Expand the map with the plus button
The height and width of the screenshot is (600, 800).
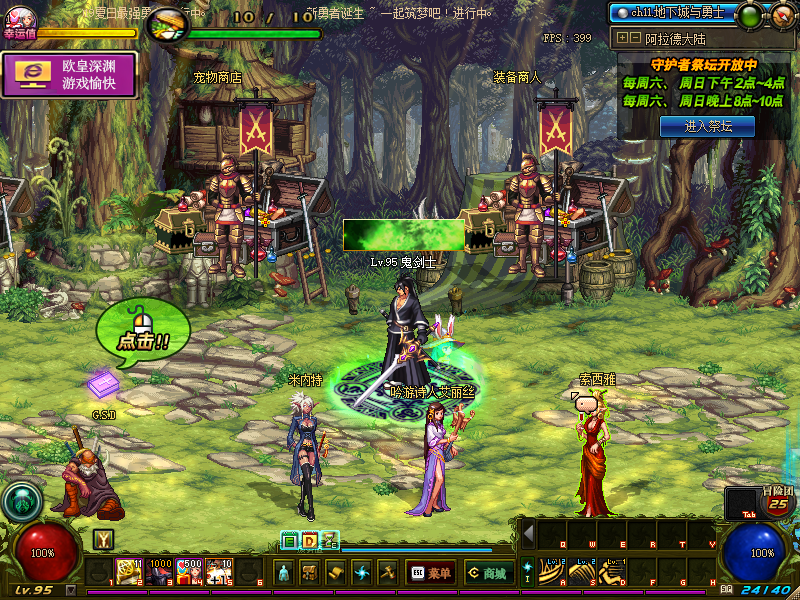(x=623, y=38)
